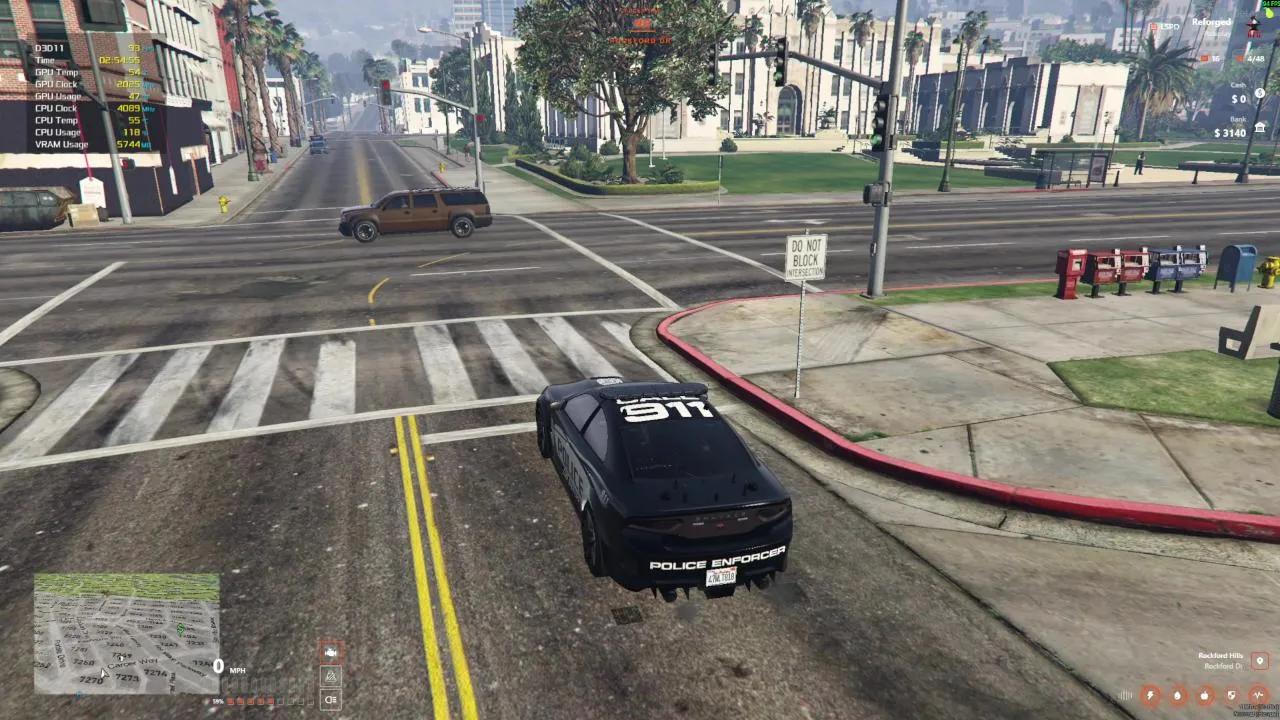The width and height of the screenshot is (1280, 720).
Task: Click the Cash balance showing $0
Action: pyautogui.click(x=1240, y=98)
